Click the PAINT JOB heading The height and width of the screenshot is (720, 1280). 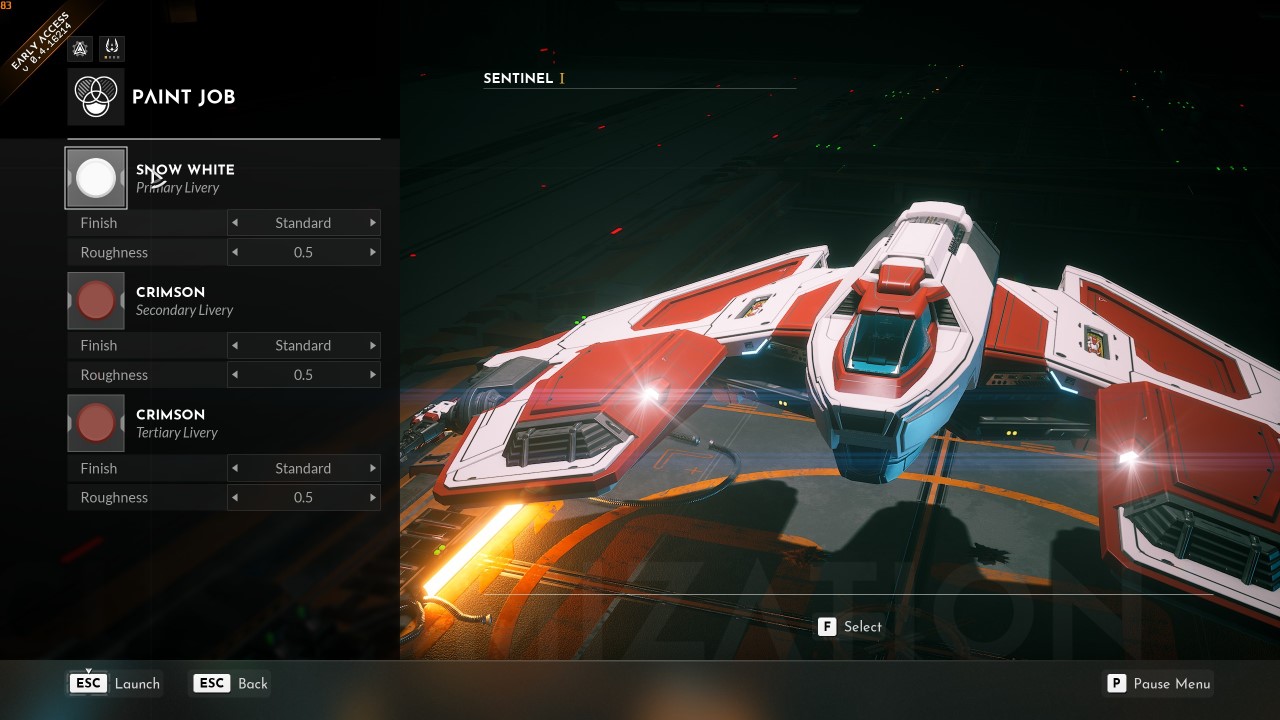[183, 97]
